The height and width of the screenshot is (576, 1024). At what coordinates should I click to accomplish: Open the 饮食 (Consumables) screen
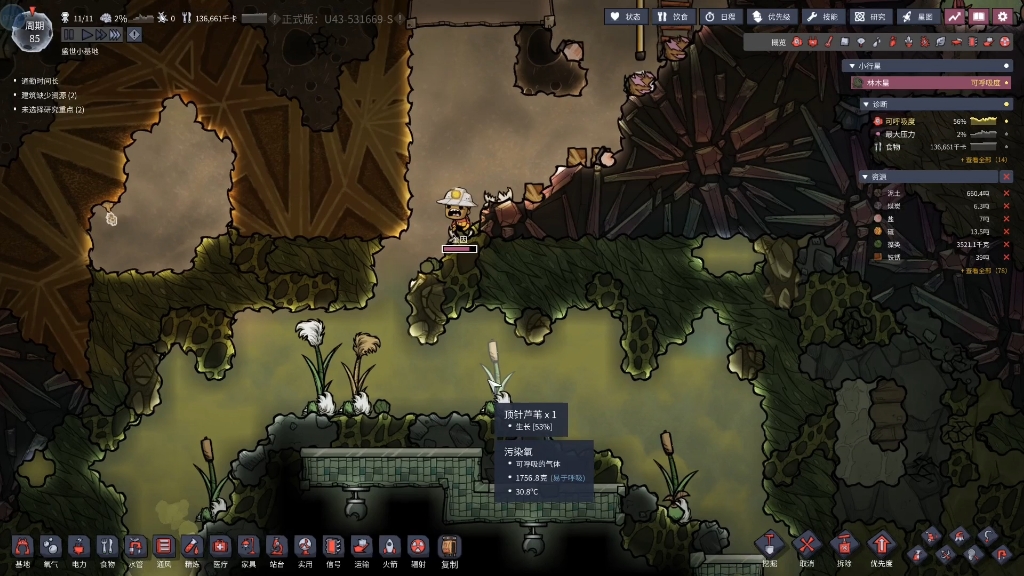(673, 16)
